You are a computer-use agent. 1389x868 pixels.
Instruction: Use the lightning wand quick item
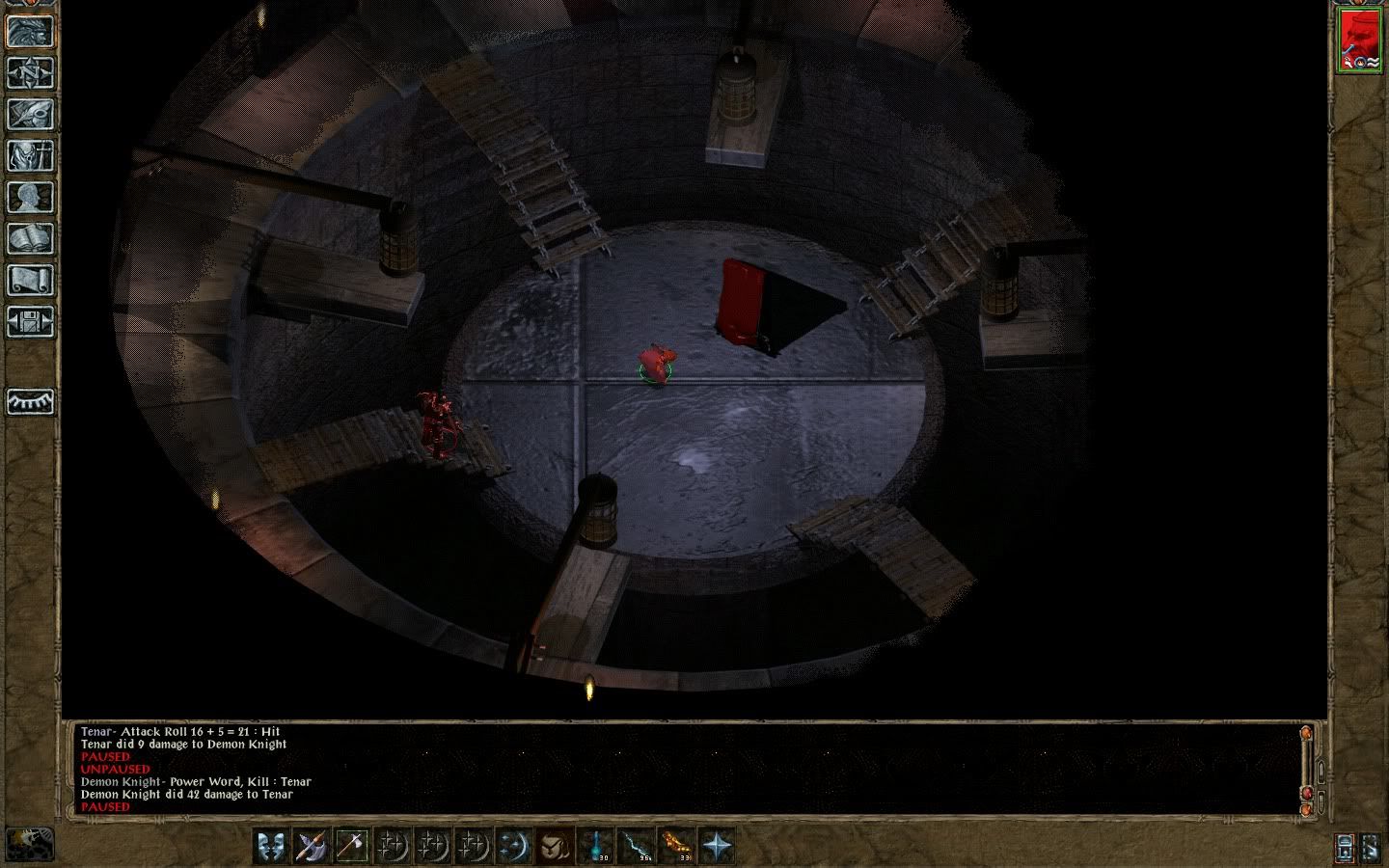point(636,846)
